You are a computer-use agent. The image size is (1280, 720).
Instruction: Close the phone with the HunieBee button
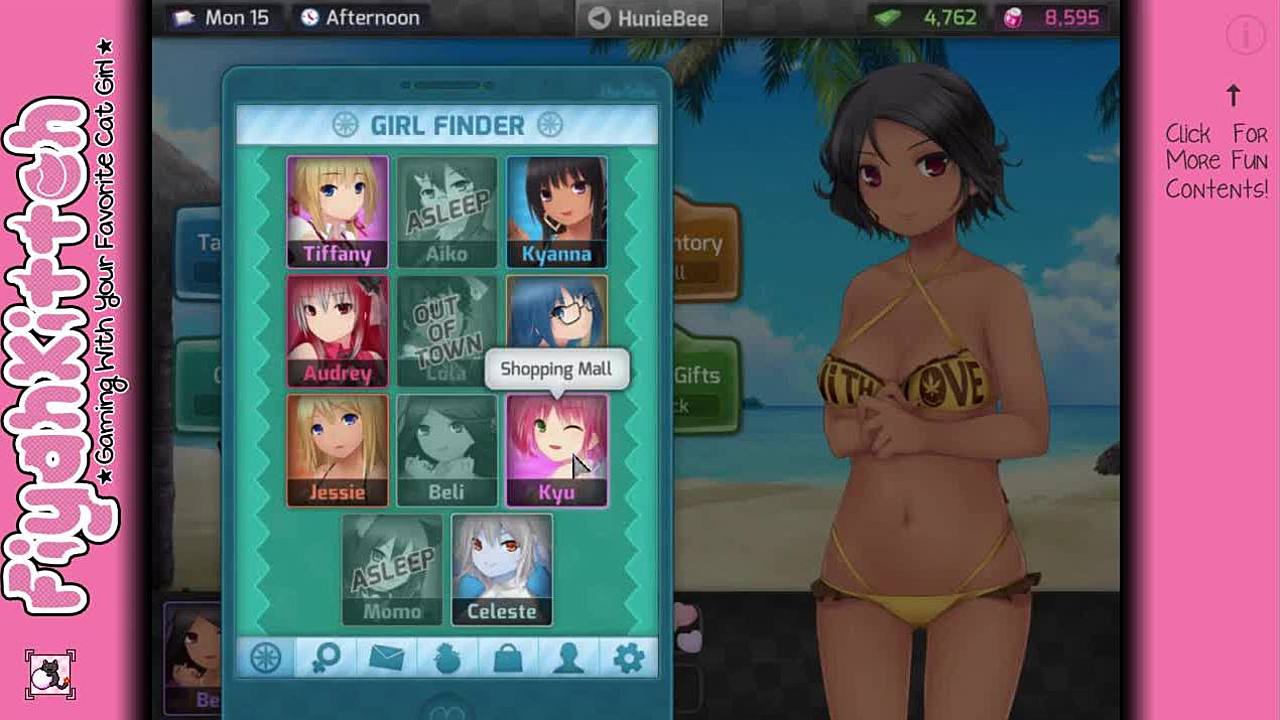click(648, 18)
